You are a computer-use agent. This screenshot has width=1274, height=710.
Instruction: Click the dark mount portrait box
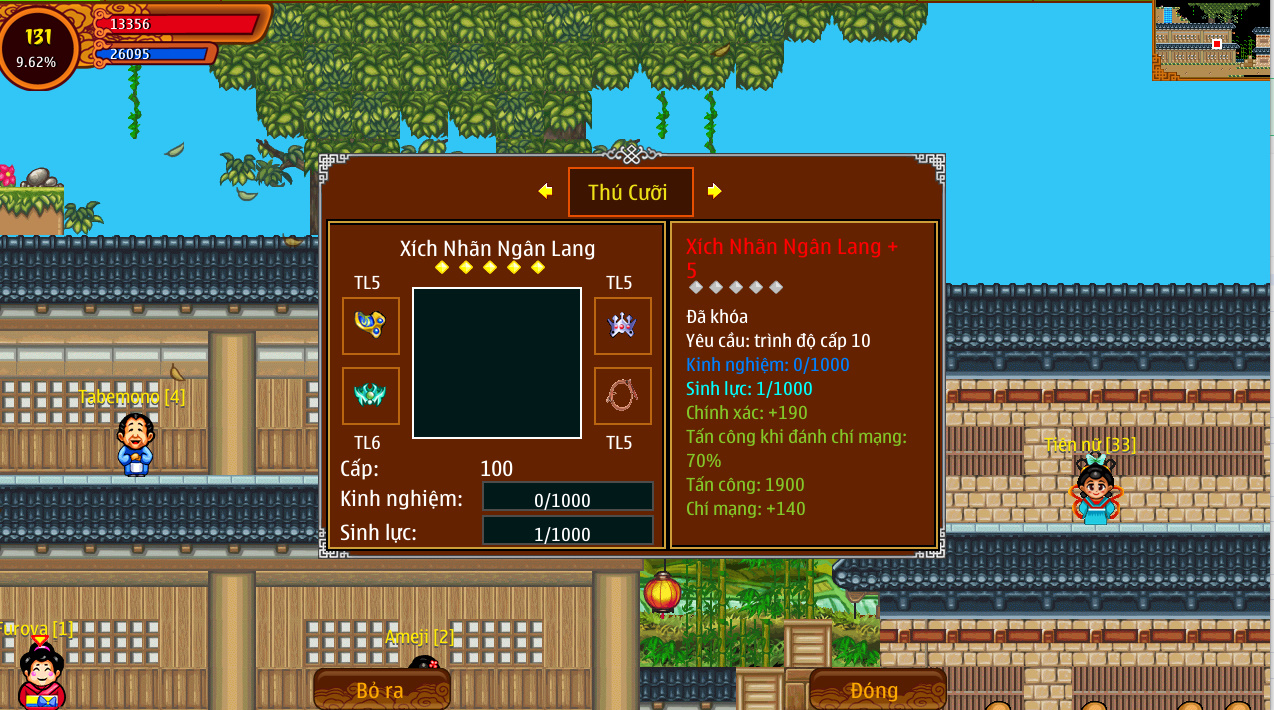pos(497,363)
